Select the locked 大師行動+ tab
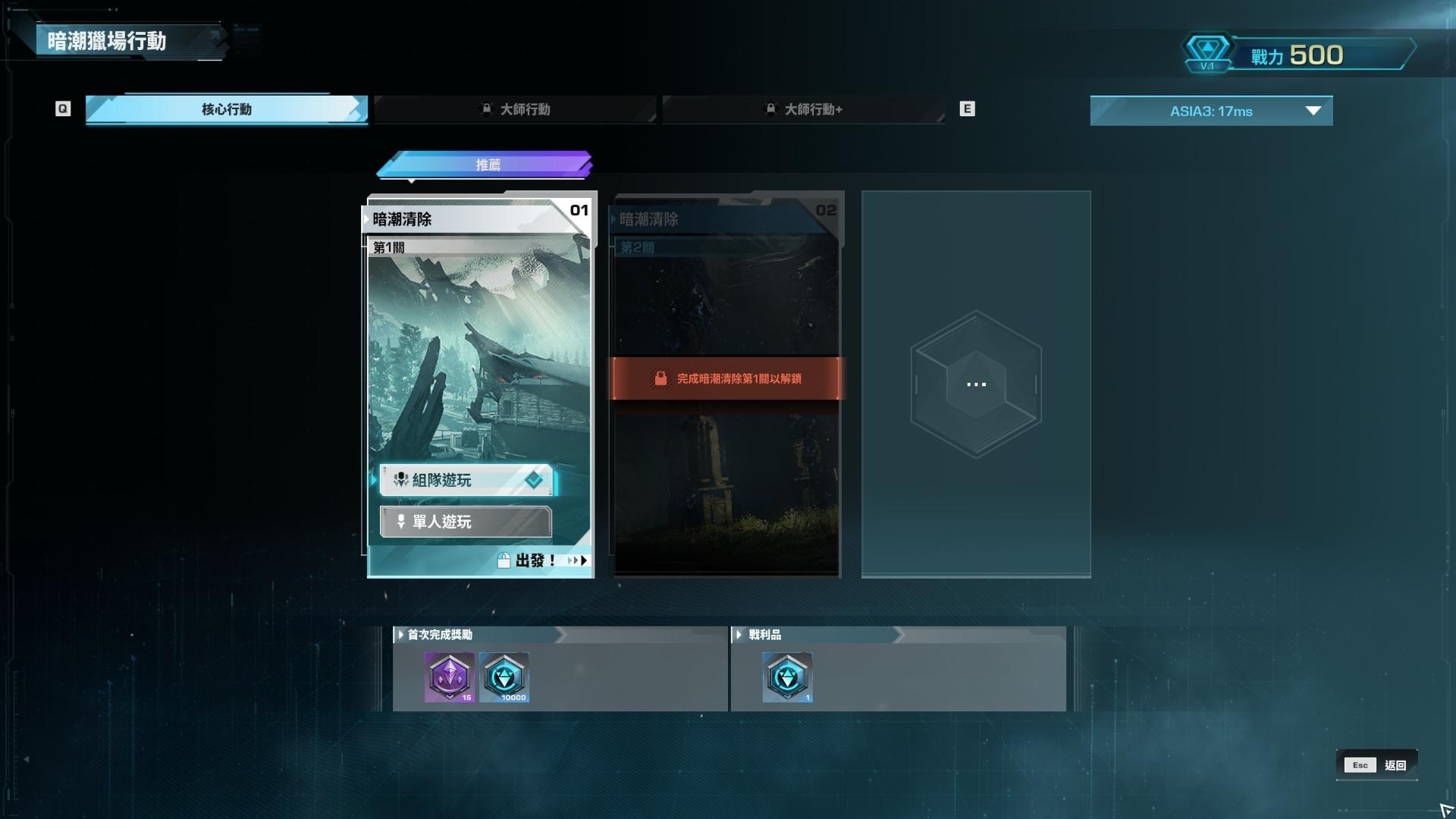The image size is (1456, 819). pyautogui.click(x=804, y=109)
